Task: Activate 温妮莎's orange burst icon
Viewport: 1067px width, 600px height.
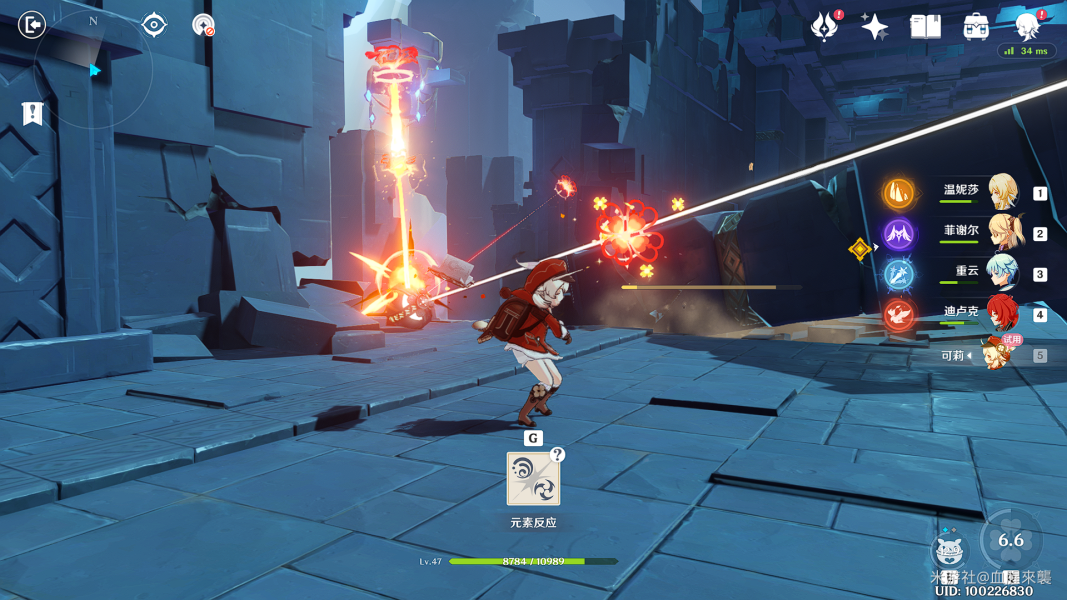Action: click(x=899, y=193)
